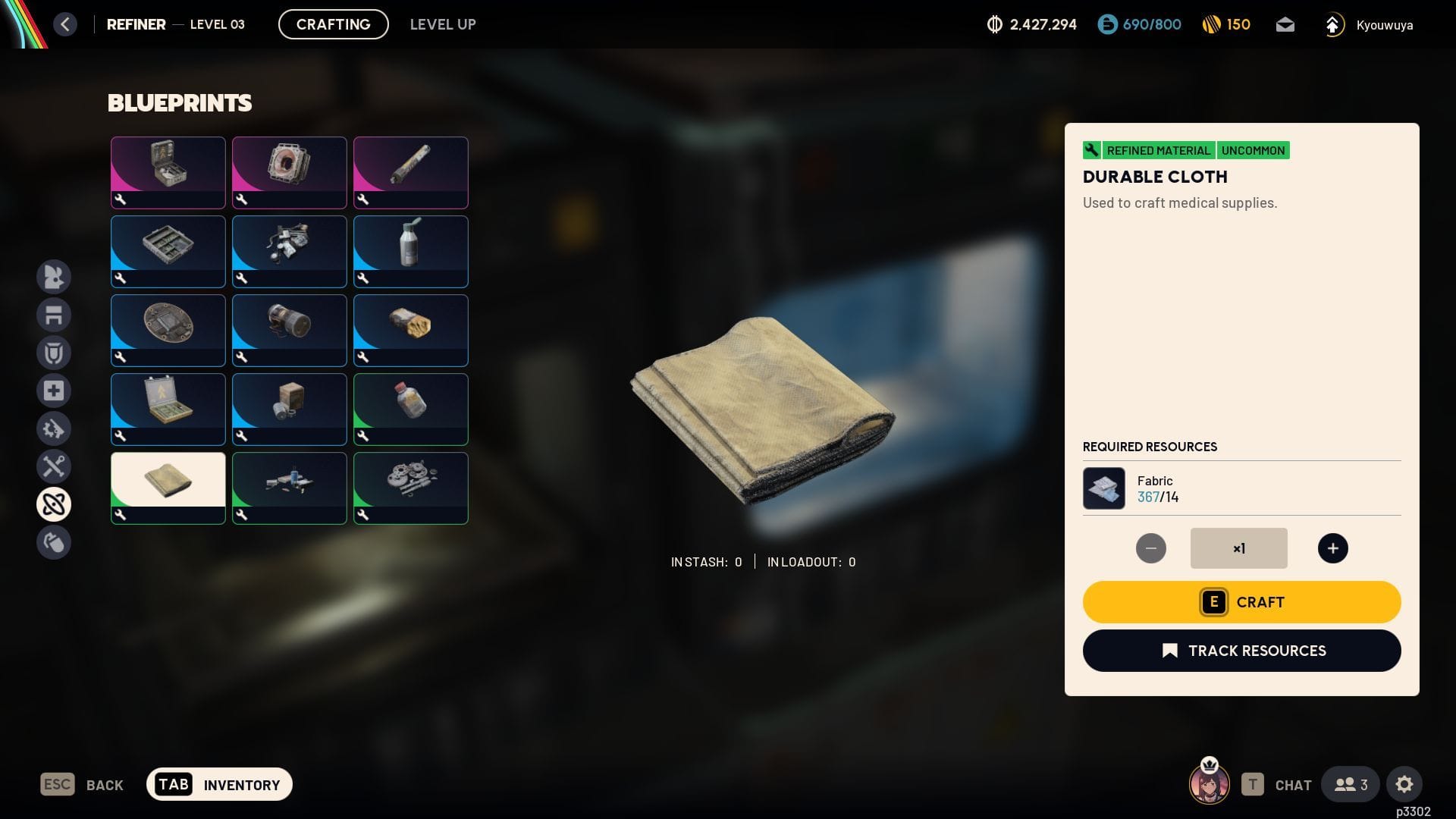Select the round brown plate blueprint
The image size is (1456, 819).
(x=168, y=329)
